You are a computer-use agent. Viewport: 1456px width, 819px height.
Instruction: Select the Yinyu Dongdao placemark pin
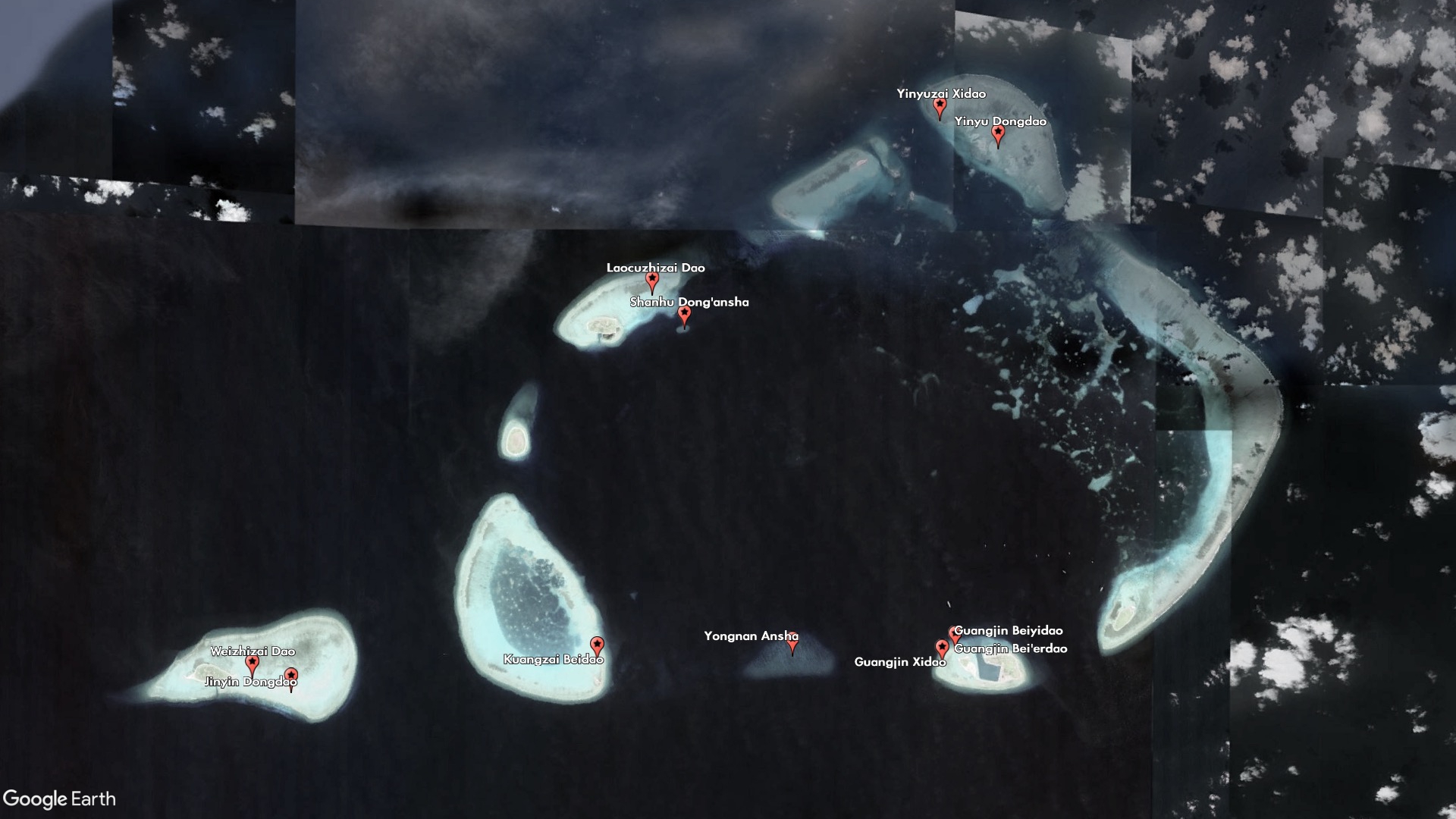coord(998,135)
